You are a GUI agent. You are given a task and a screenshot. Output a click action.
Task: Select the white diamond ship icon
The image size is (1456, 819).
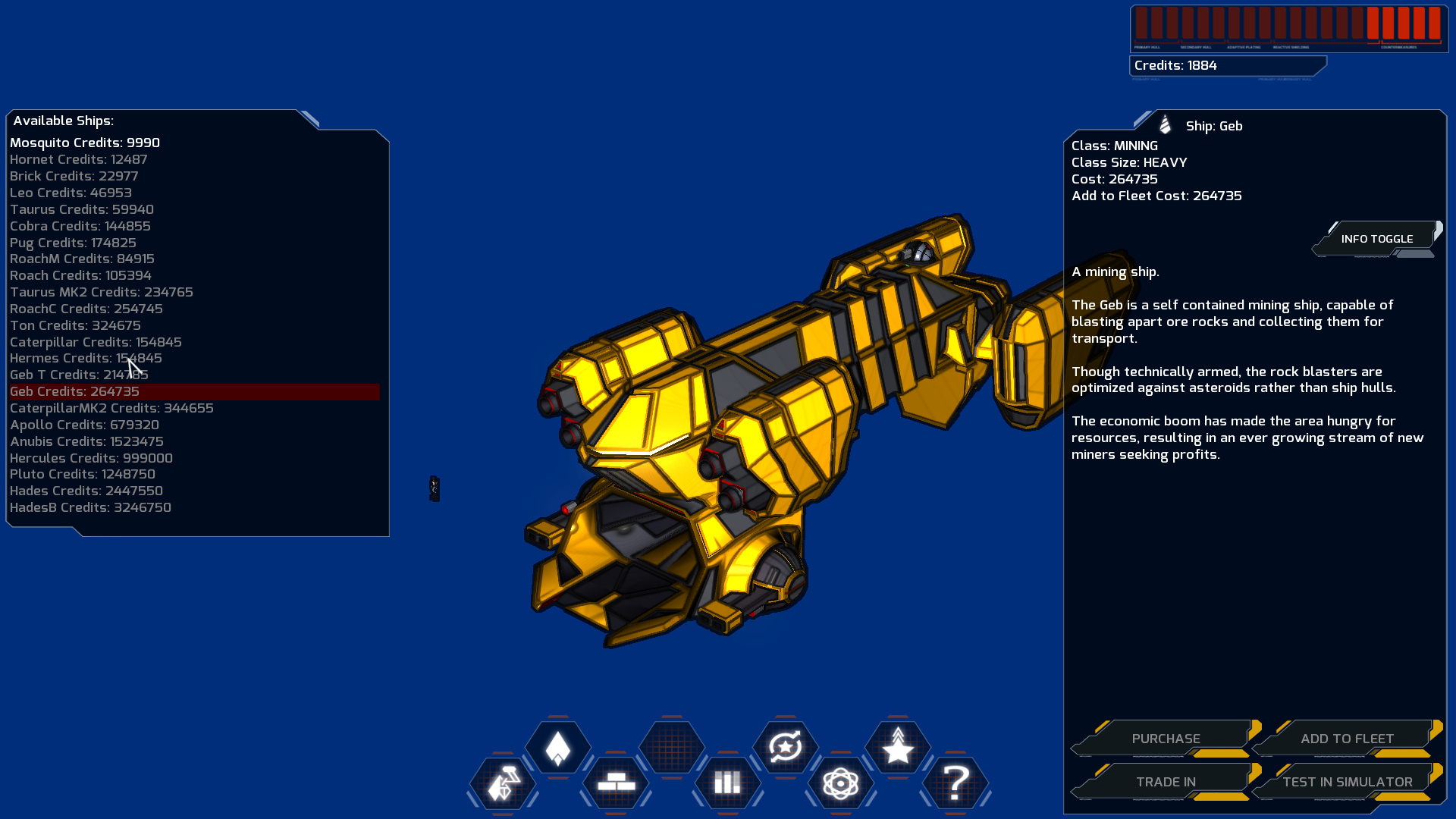[558, 748]
